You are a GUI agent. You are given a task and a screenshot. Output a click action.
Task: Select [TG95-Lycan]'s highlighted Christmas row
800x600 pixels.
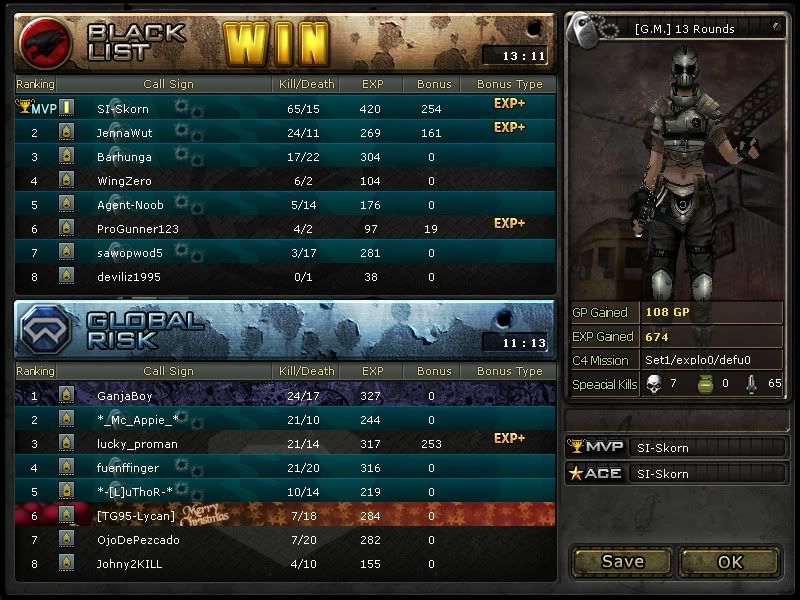[285, 516]
